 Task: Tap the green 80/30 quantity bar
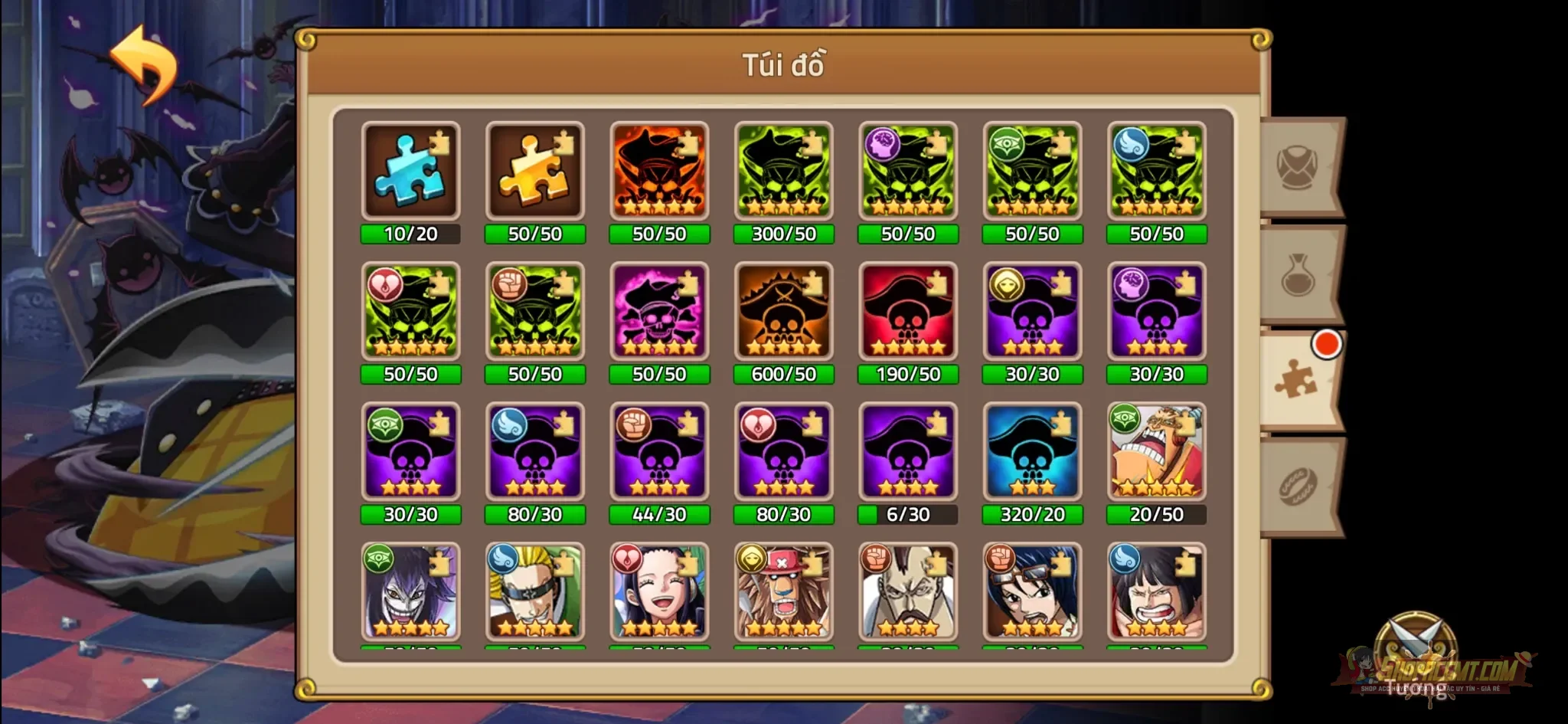point(535,515)
